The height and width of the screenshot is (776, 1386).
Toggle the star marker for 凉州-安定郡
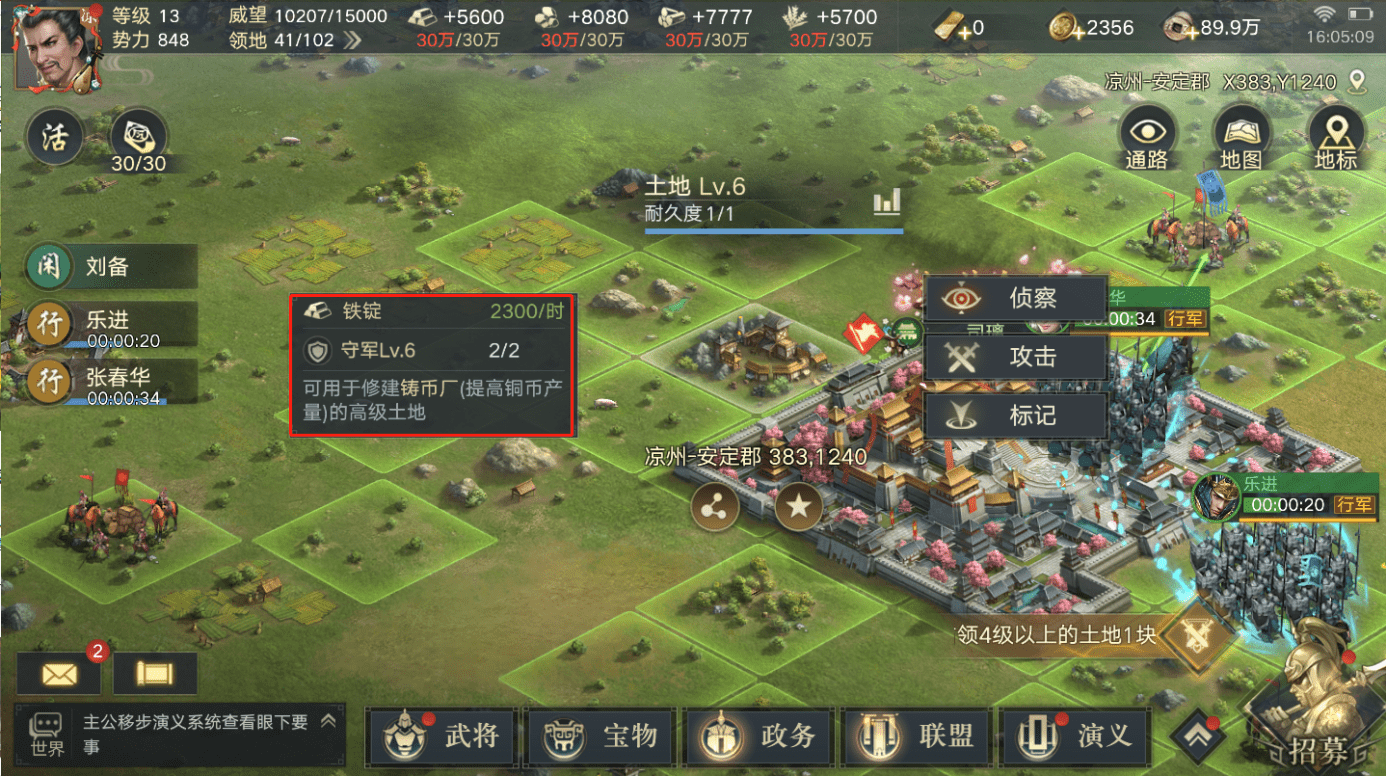tap(798, 508)
